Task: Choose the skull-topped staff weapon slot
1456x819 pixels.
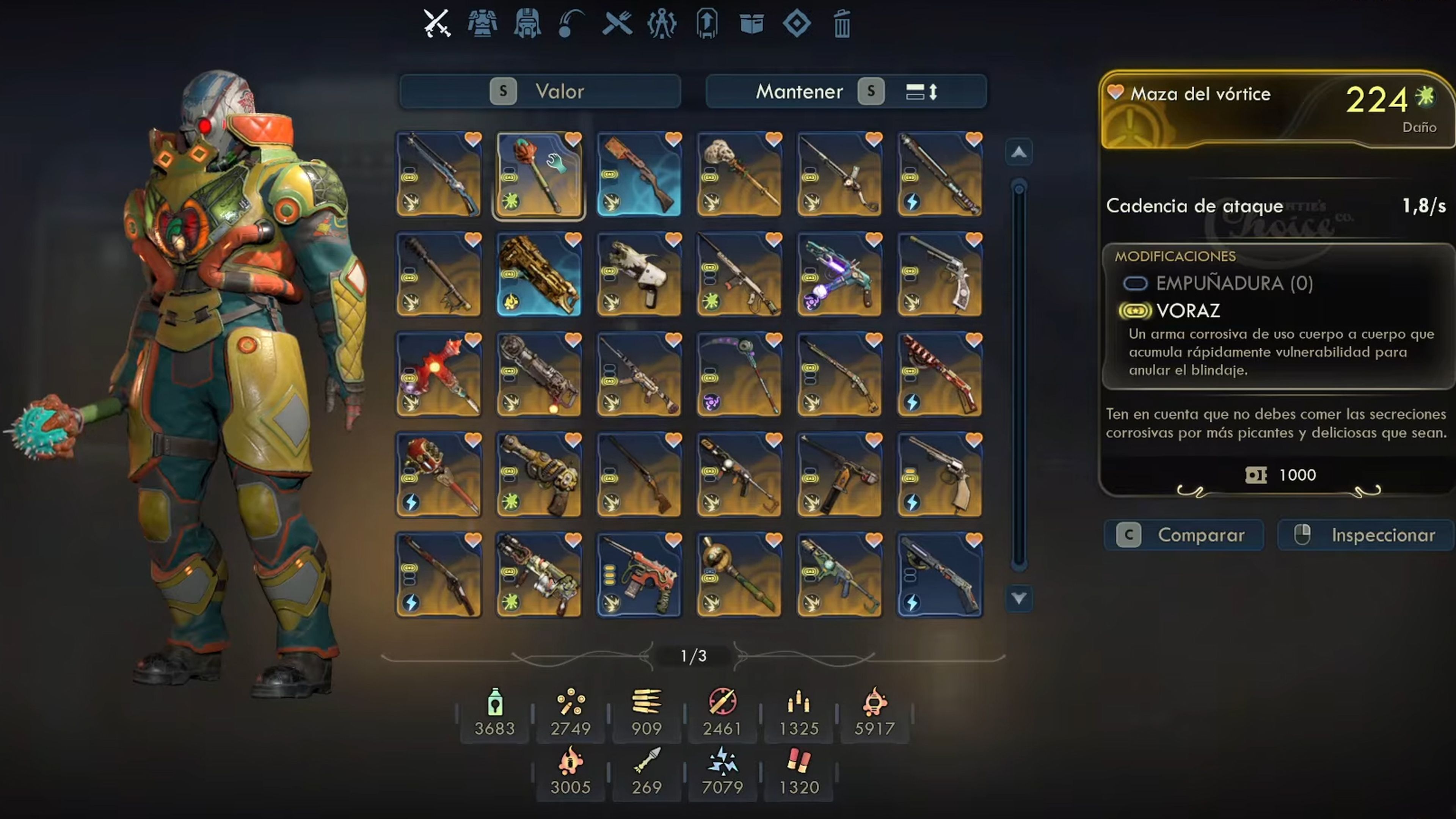Action: (x=739, y=175)
